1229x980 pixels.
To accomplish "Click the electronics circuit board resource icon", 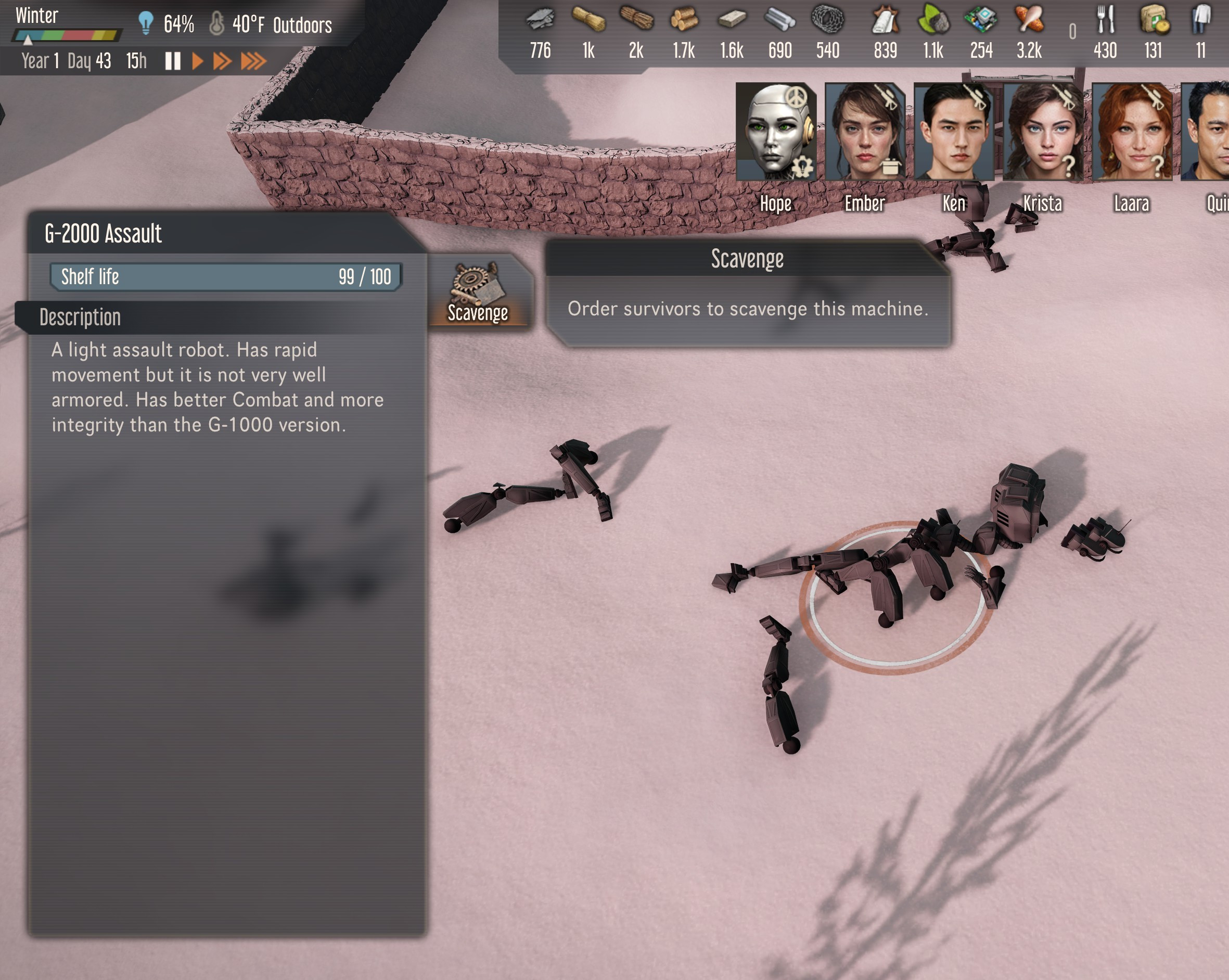I will point(981,19).
